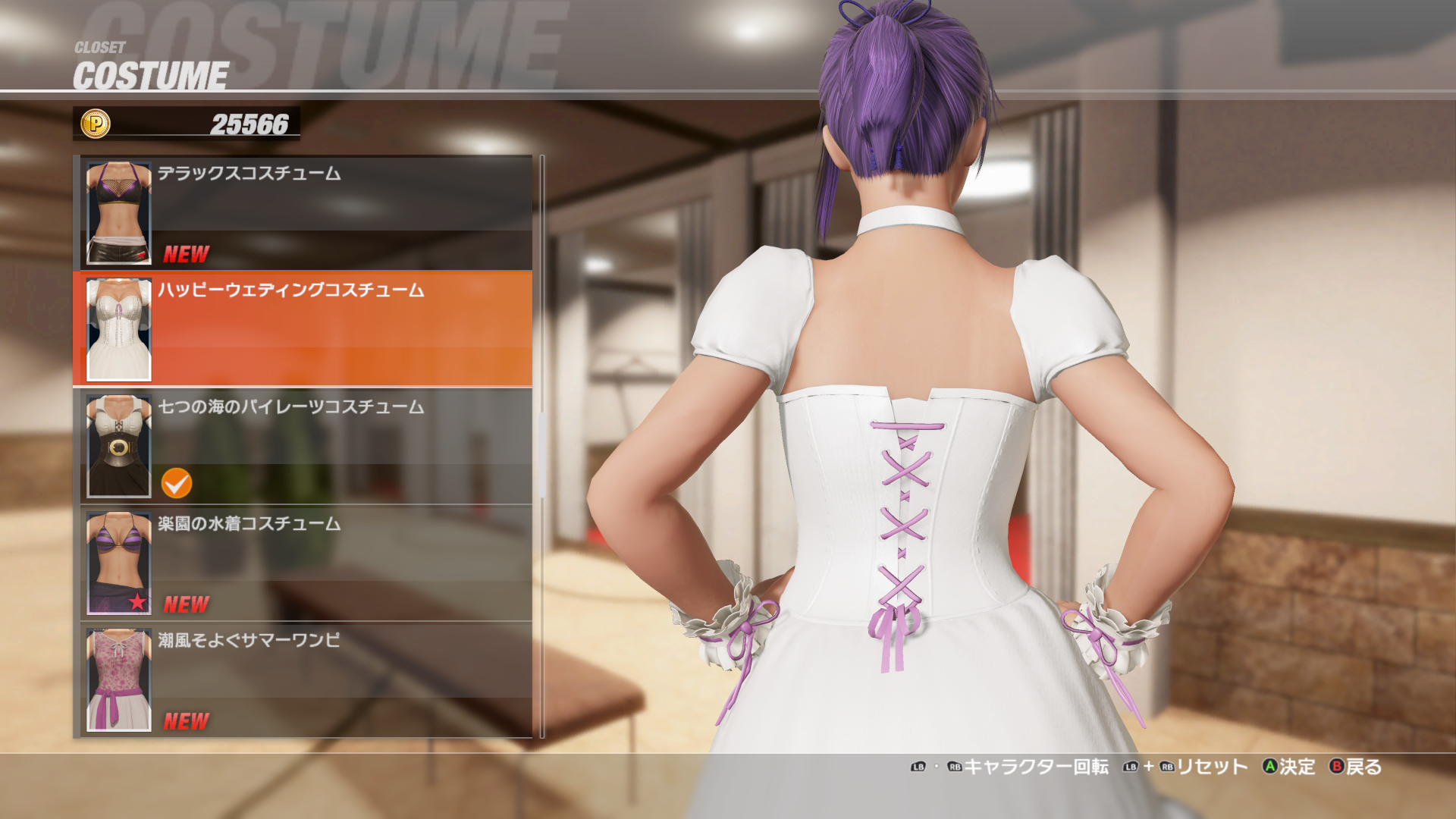This screenshot has width=1456, height=819.
Task: Pick the 楽園の水着コスチューム entry
Action: 303,563
